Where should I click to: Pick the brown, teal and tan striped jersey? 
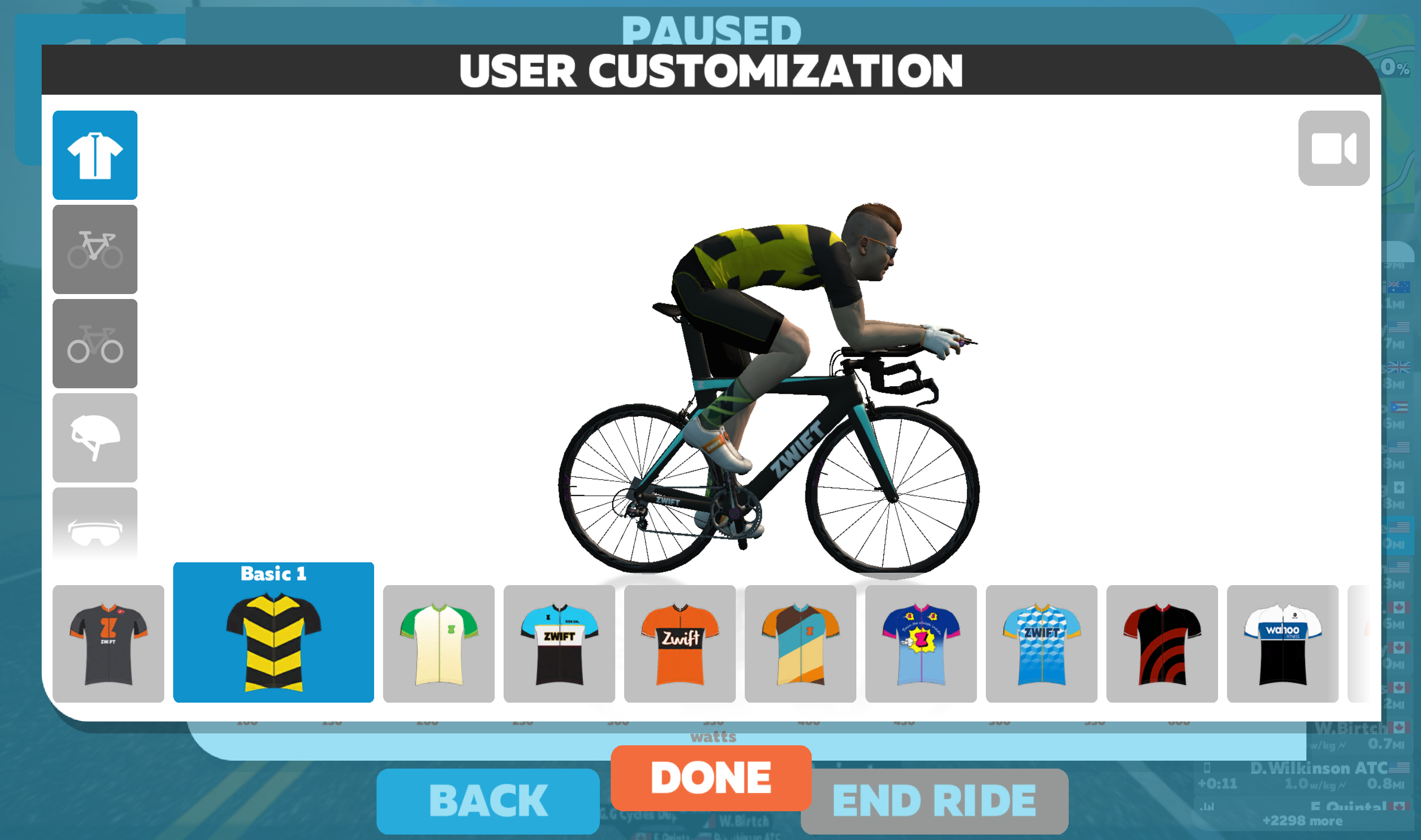pyautogui.click(x=800, y=644)
